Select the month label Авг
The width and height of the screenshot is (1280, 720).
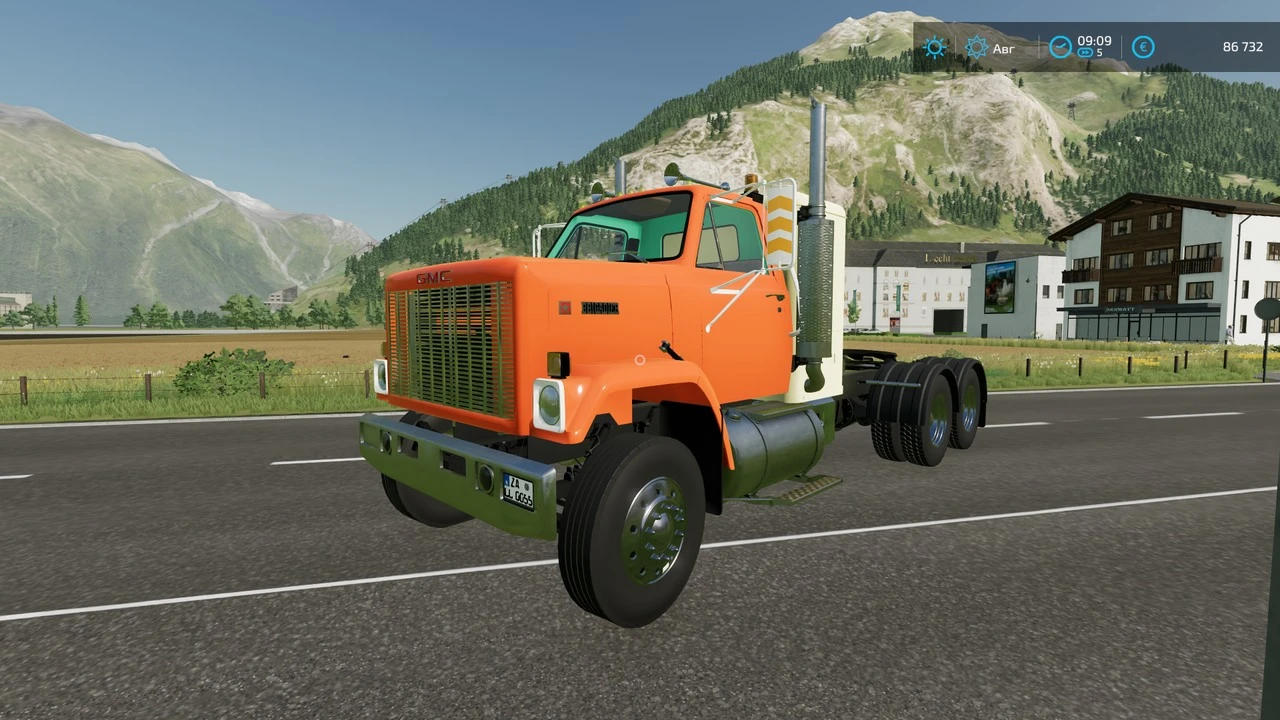(1003, 48)
